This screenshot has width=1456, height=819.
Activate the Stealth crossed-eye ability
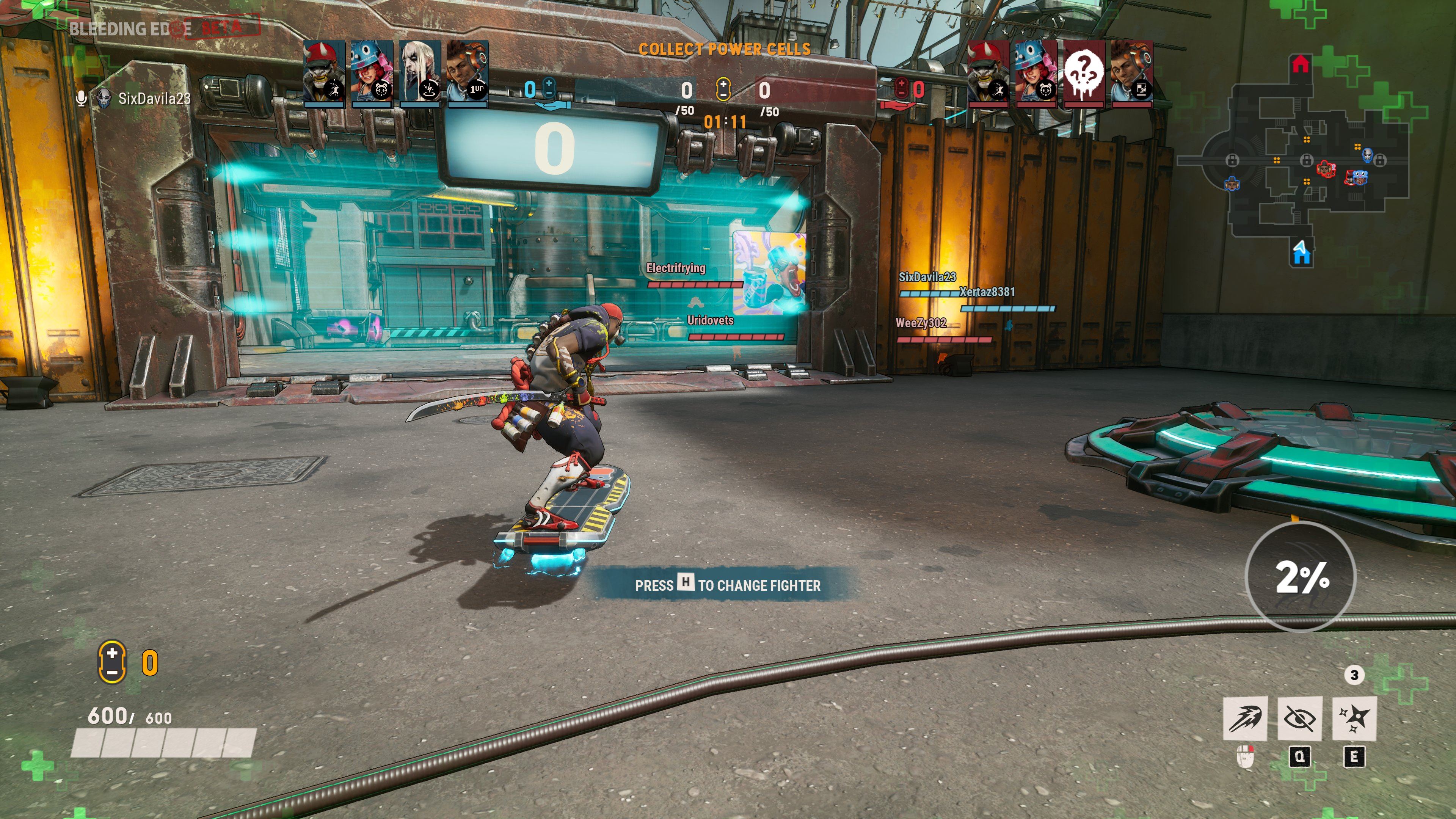click(x=1299, y=718)
